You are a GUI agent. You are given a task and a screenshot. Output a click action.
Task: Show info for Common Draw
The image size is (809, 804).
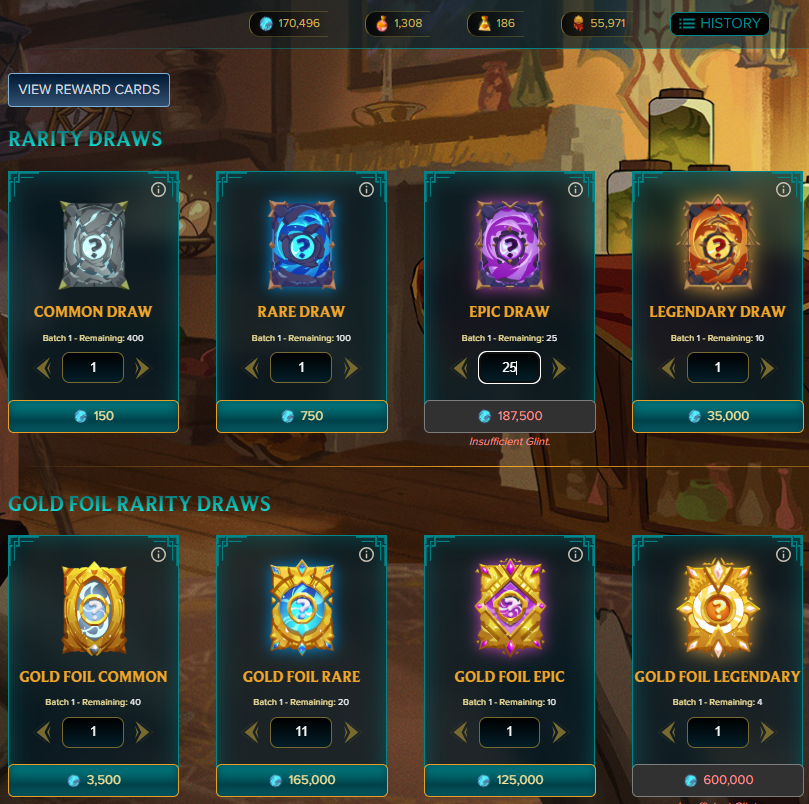point(158,189)
